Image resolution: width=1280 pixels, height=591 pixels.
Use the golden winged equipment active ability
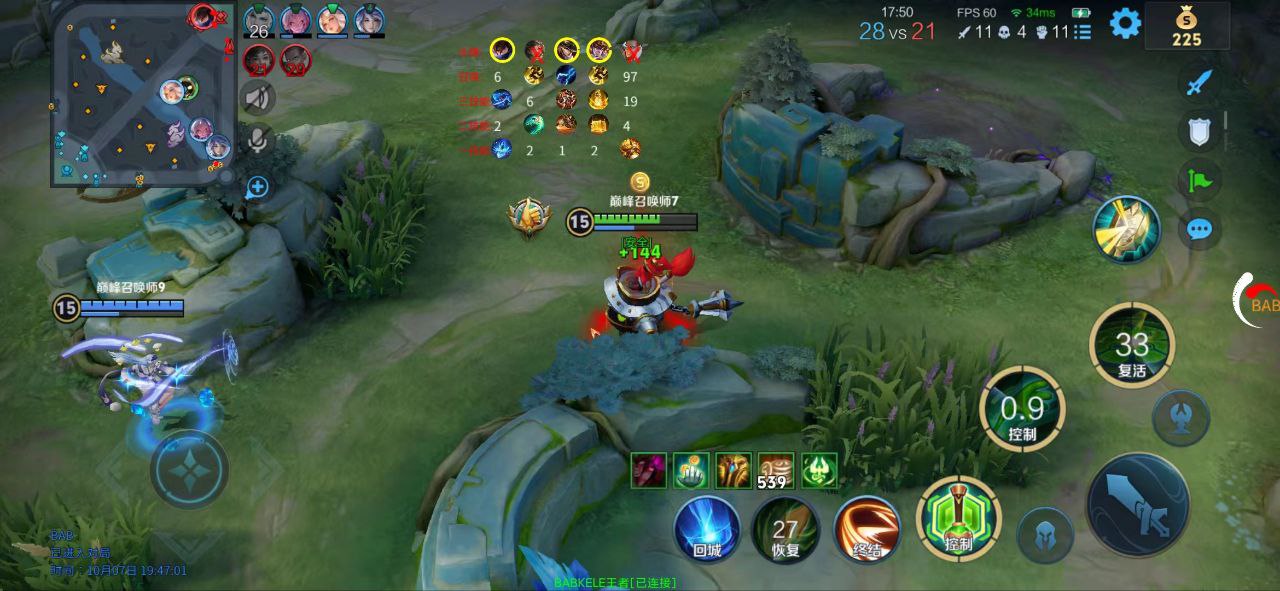point(1126,229)
